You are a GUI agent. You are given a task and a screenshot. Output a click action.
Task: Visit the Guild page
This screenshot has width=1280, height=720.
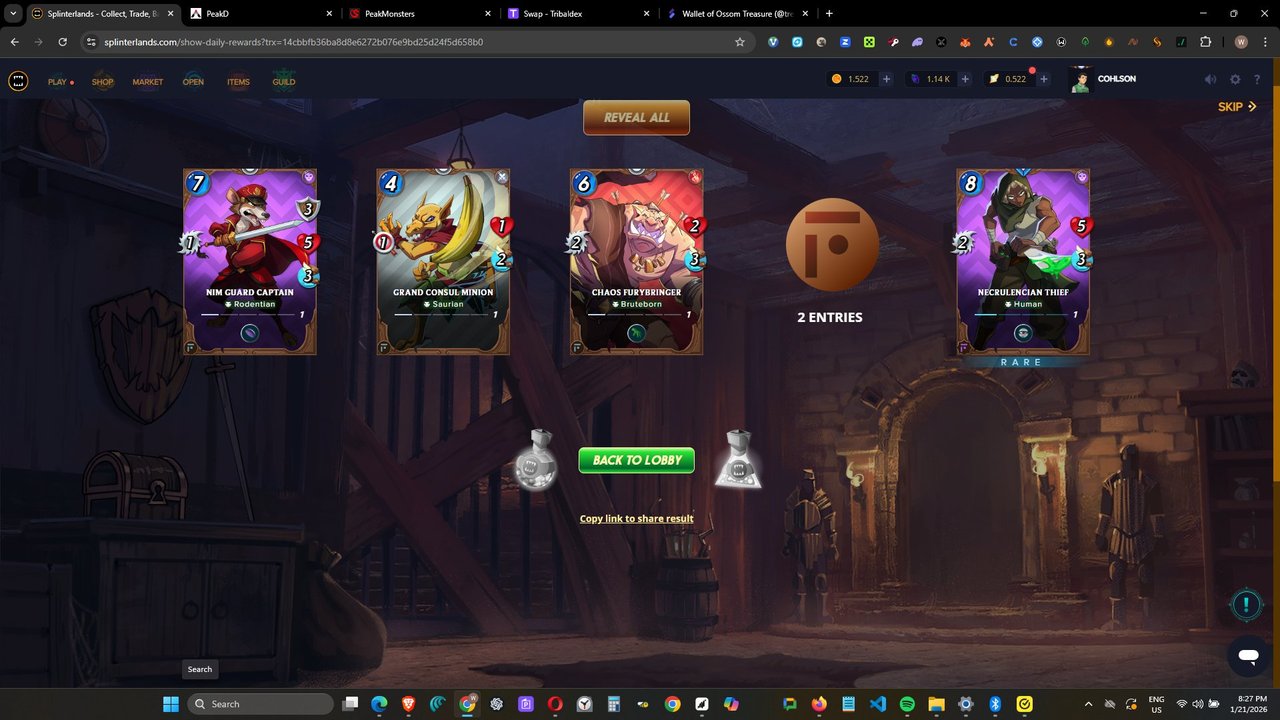point(284,82)
